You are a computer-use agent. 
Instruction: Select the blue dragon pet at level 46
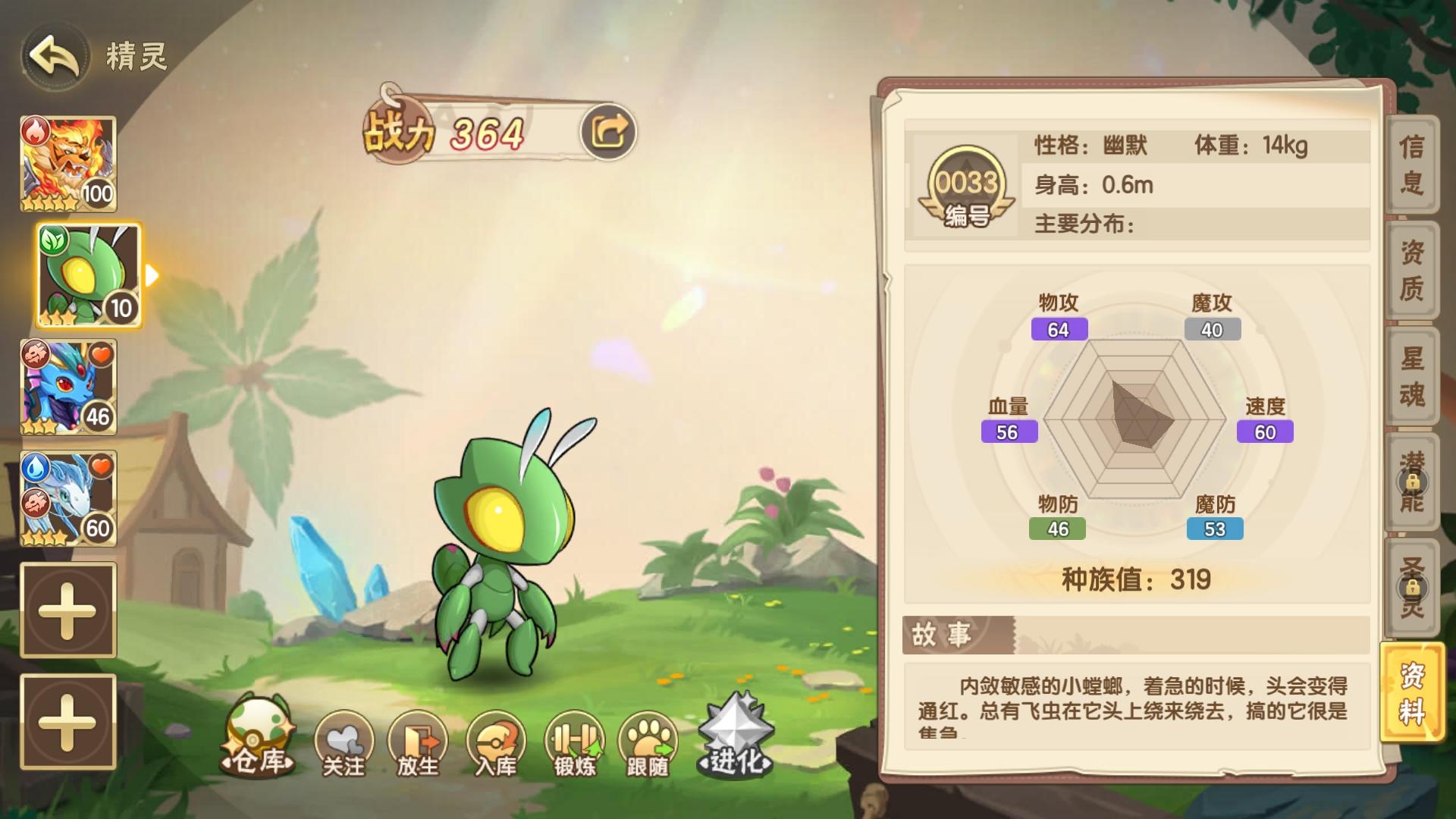click(x=67, y=387)
